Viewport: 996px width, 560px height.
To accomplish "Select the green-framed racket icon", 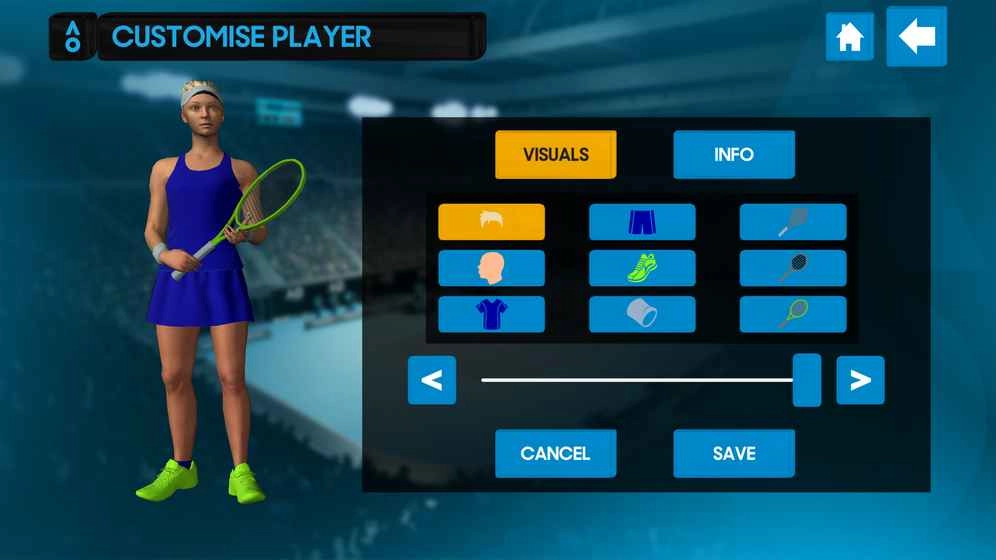I will coord(792,314).
